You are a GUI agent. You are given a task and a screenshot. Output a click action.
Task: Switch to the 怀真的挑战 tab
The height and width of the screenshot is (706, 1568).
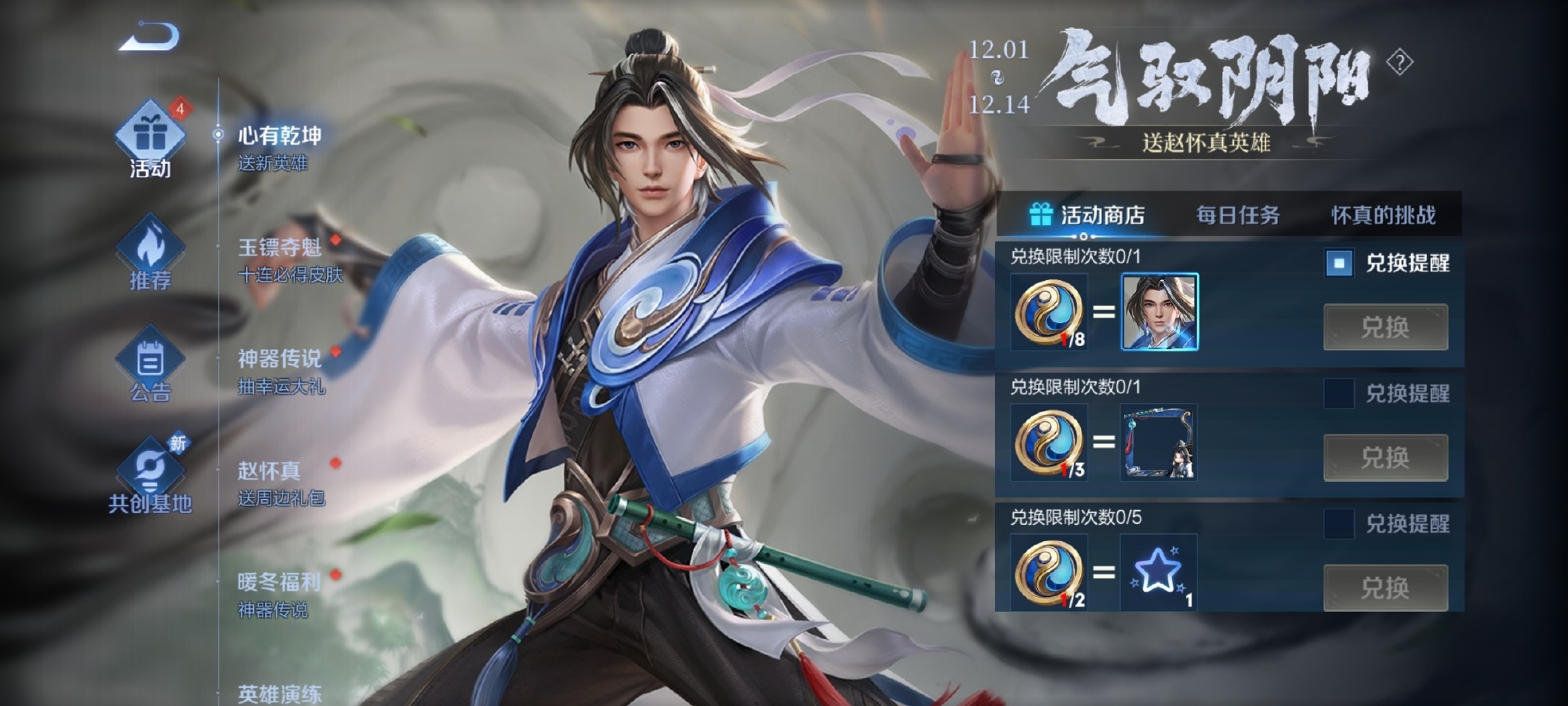tap(1383, 215)
